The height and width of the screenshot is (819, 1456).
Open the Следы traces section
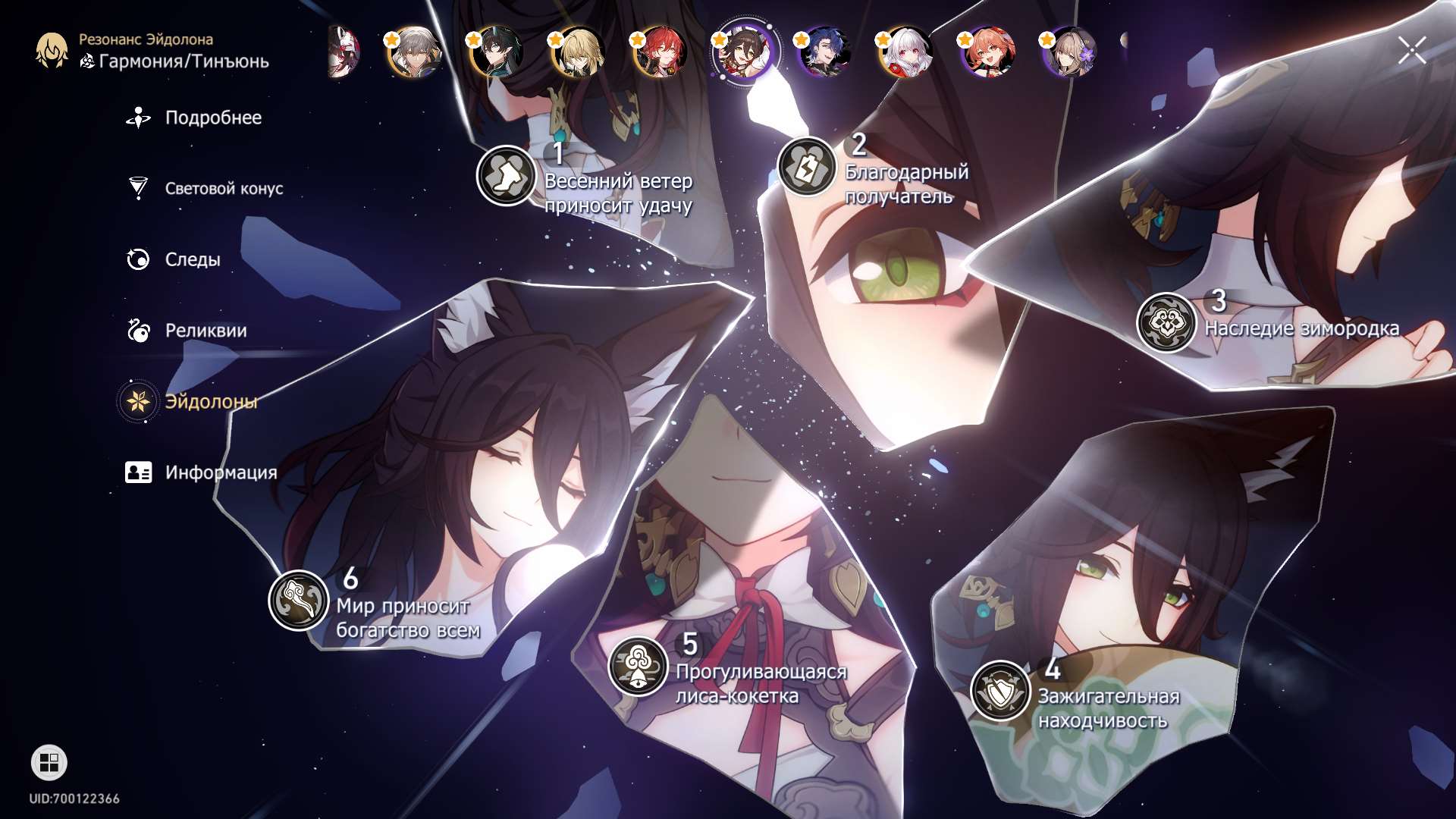coord(192,260)
